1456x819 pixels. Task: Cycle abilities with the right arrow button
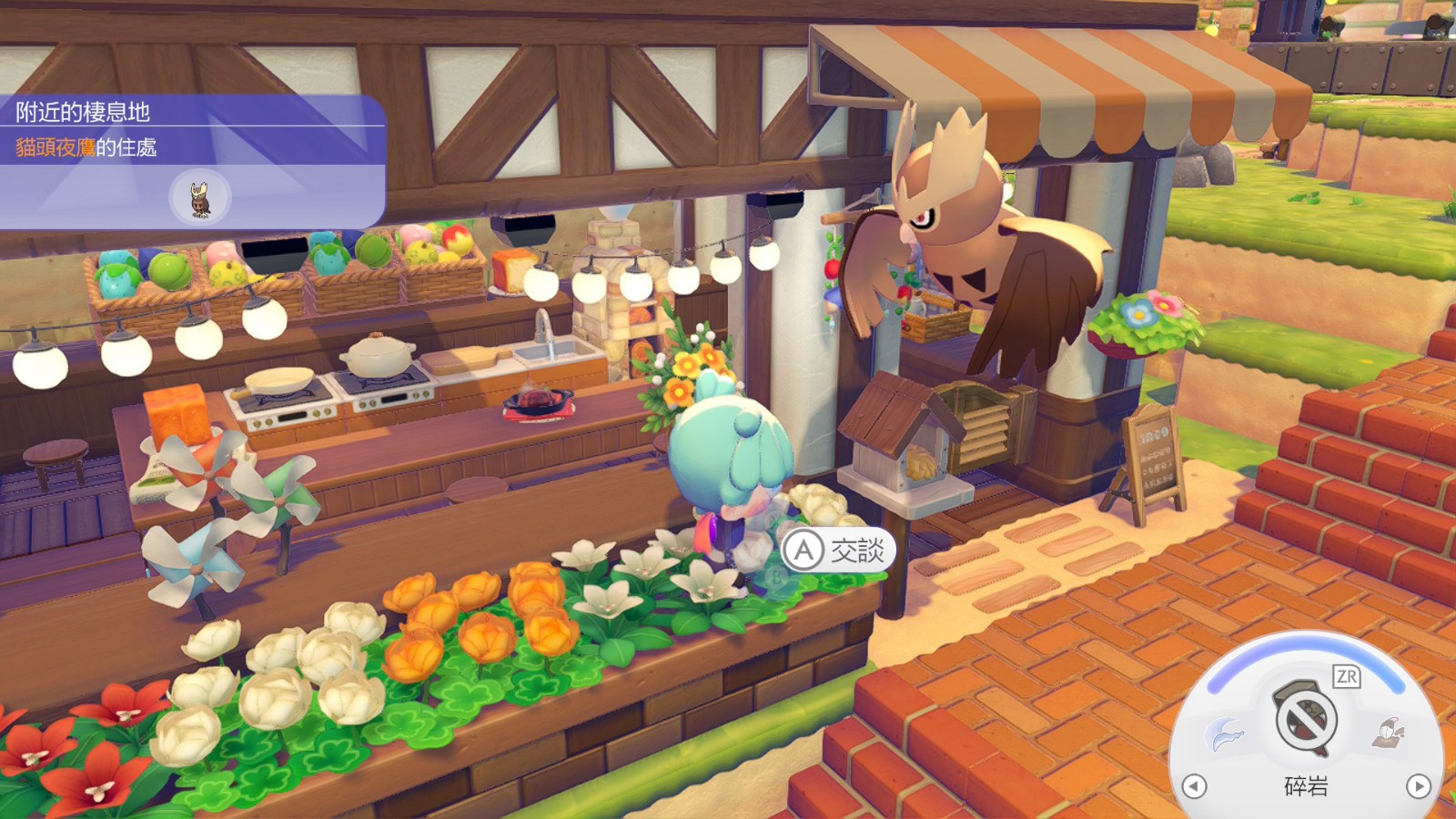pos(1418,786)
